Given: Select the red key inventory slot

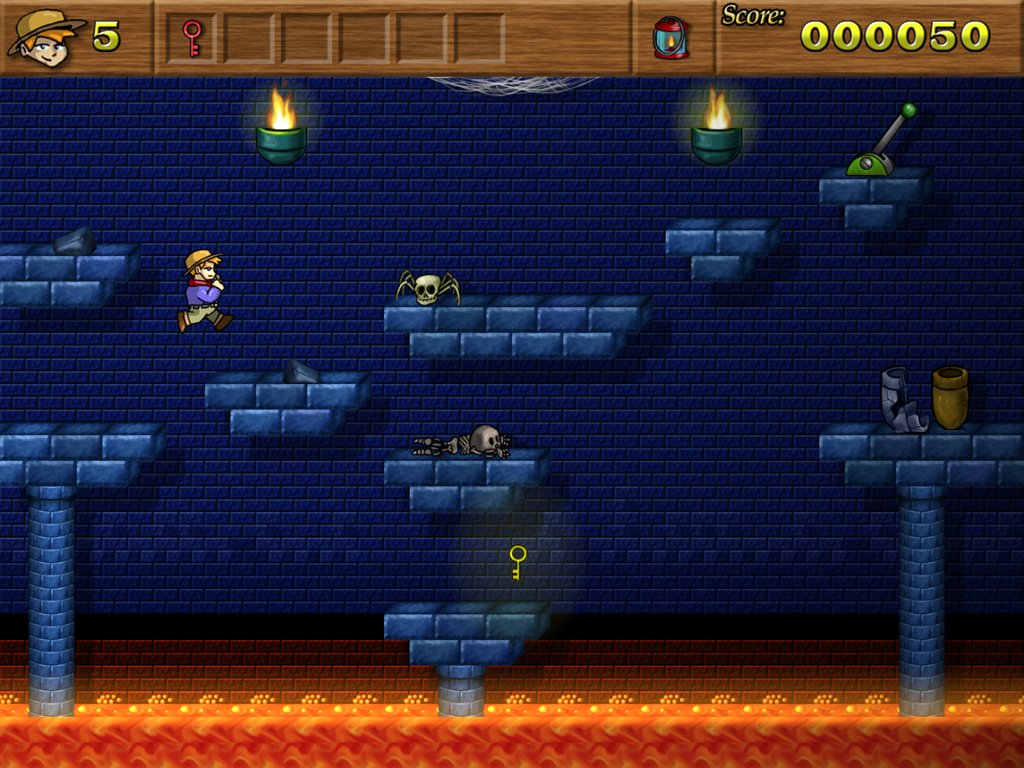Looking at the screenshot, I should 192,38.
